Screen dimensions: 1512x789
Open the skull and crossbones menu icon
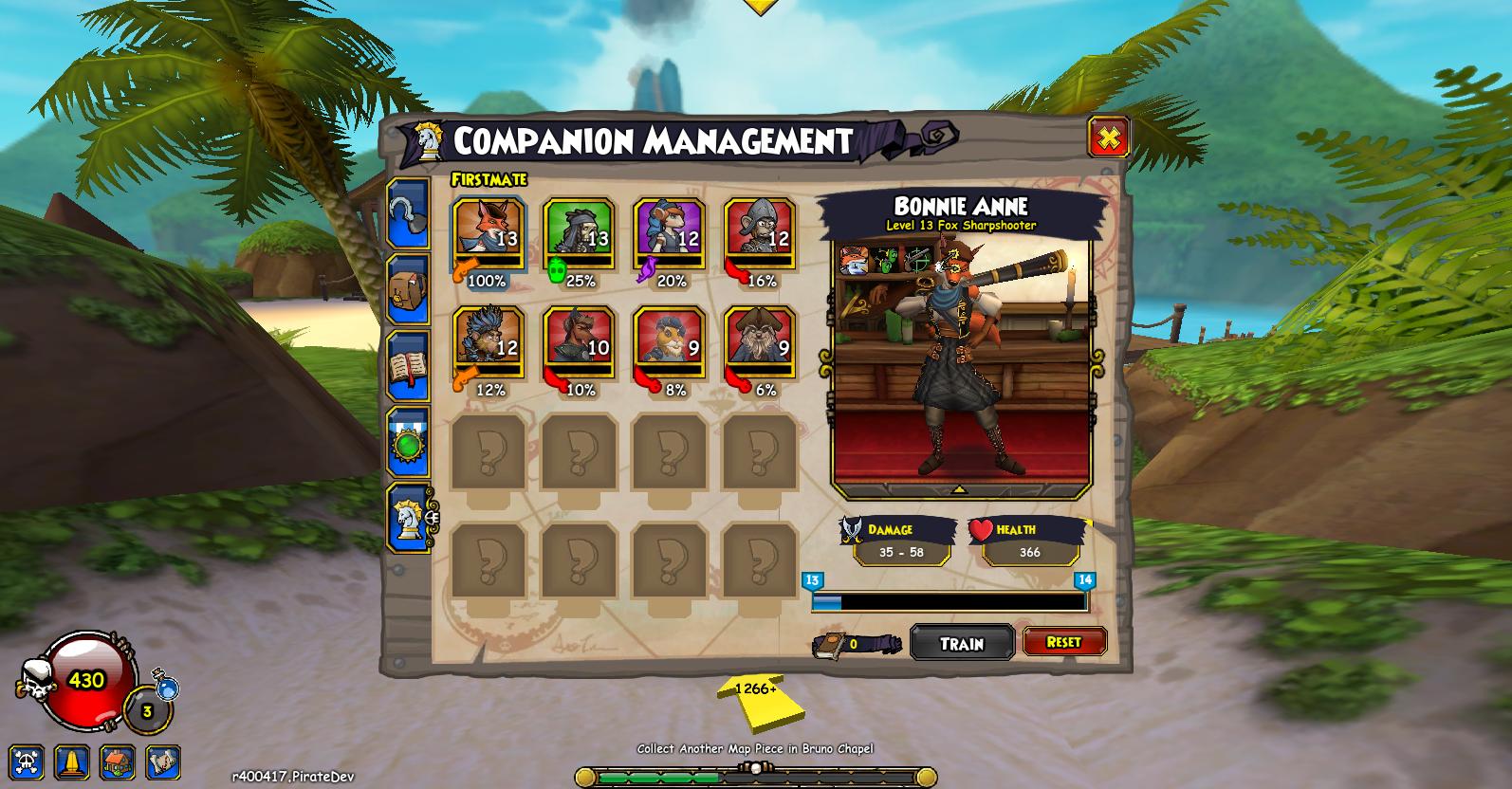point(28,761)
